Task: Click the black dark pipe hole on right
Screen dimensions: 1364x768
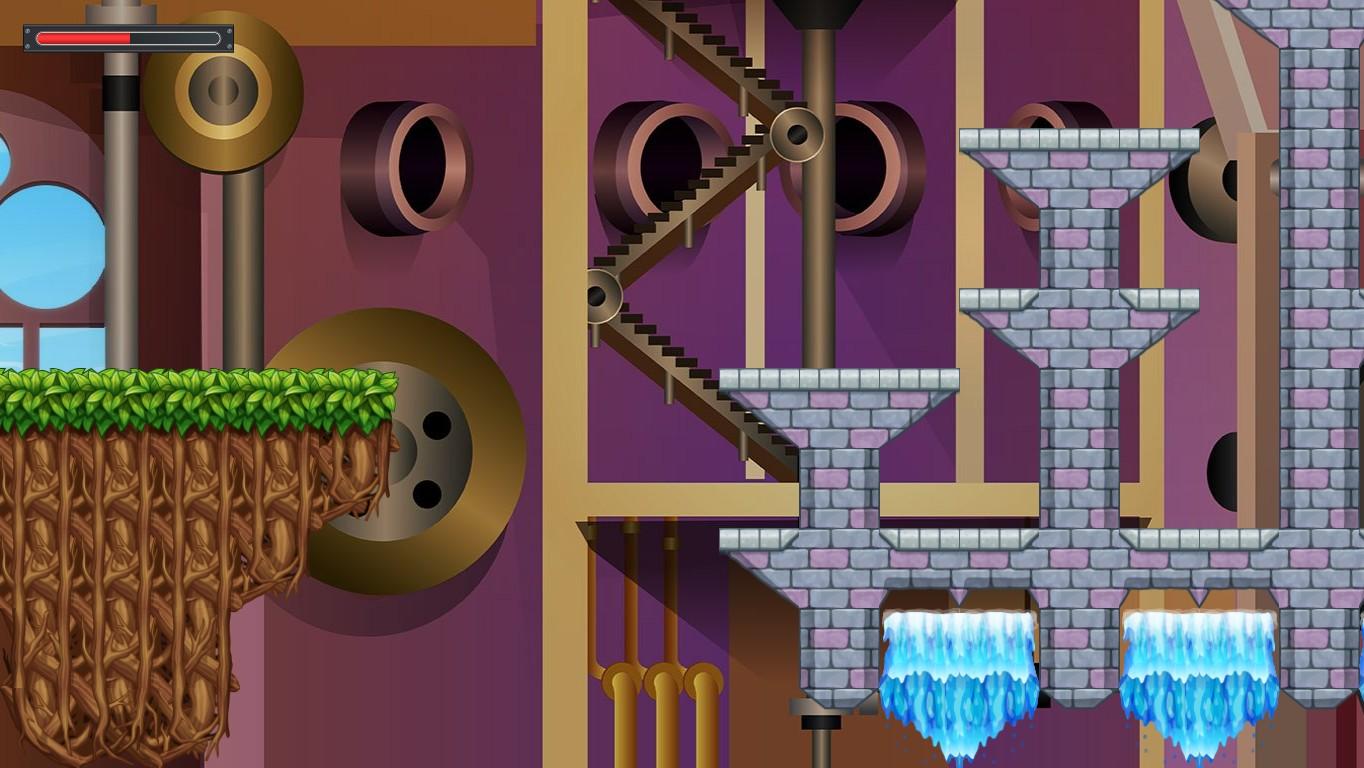Action: [x=1225, y=470]
